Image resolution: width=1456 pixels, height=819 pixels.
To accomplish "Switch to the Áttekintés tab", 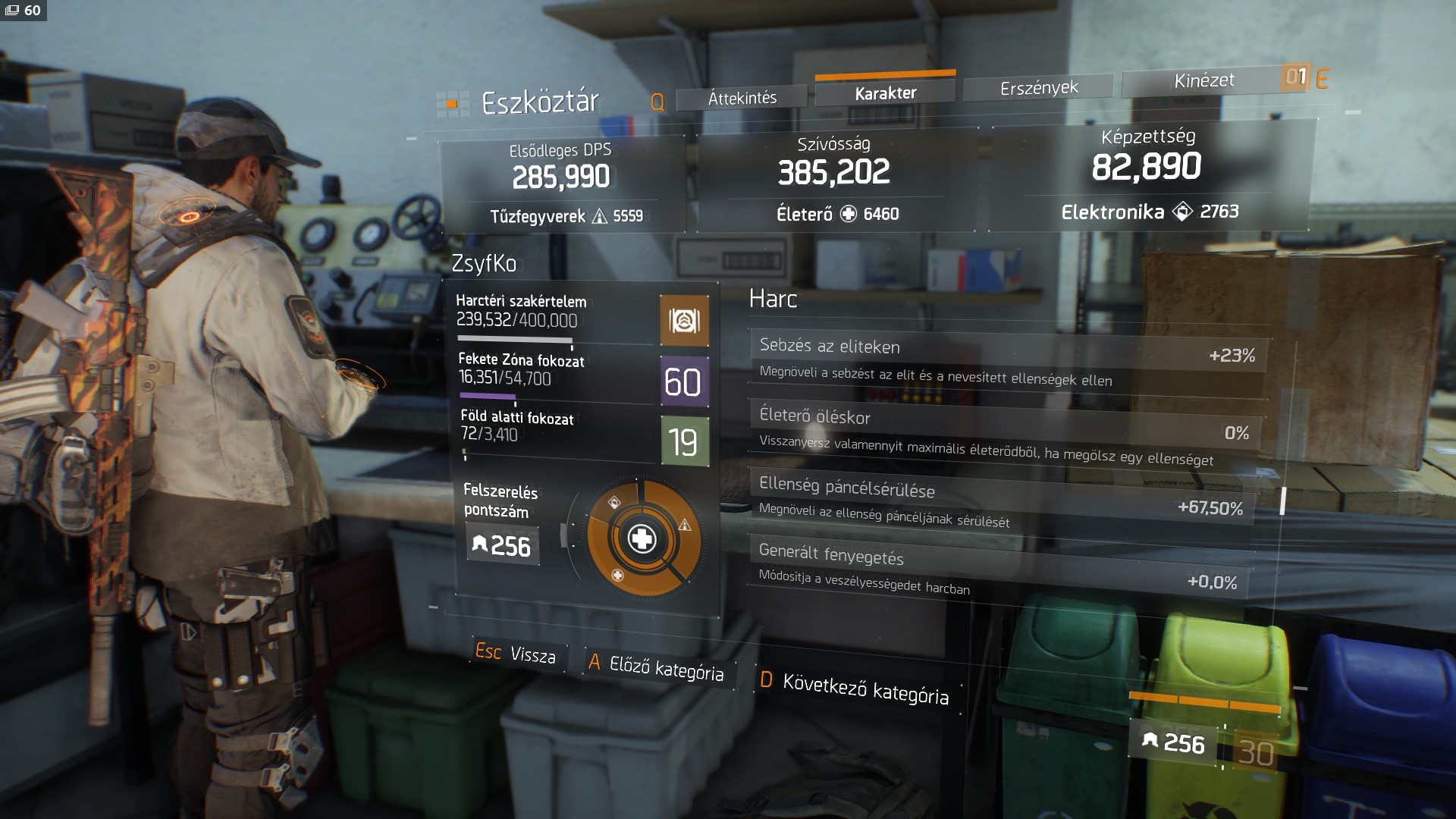I will click(x=742, y=99).
